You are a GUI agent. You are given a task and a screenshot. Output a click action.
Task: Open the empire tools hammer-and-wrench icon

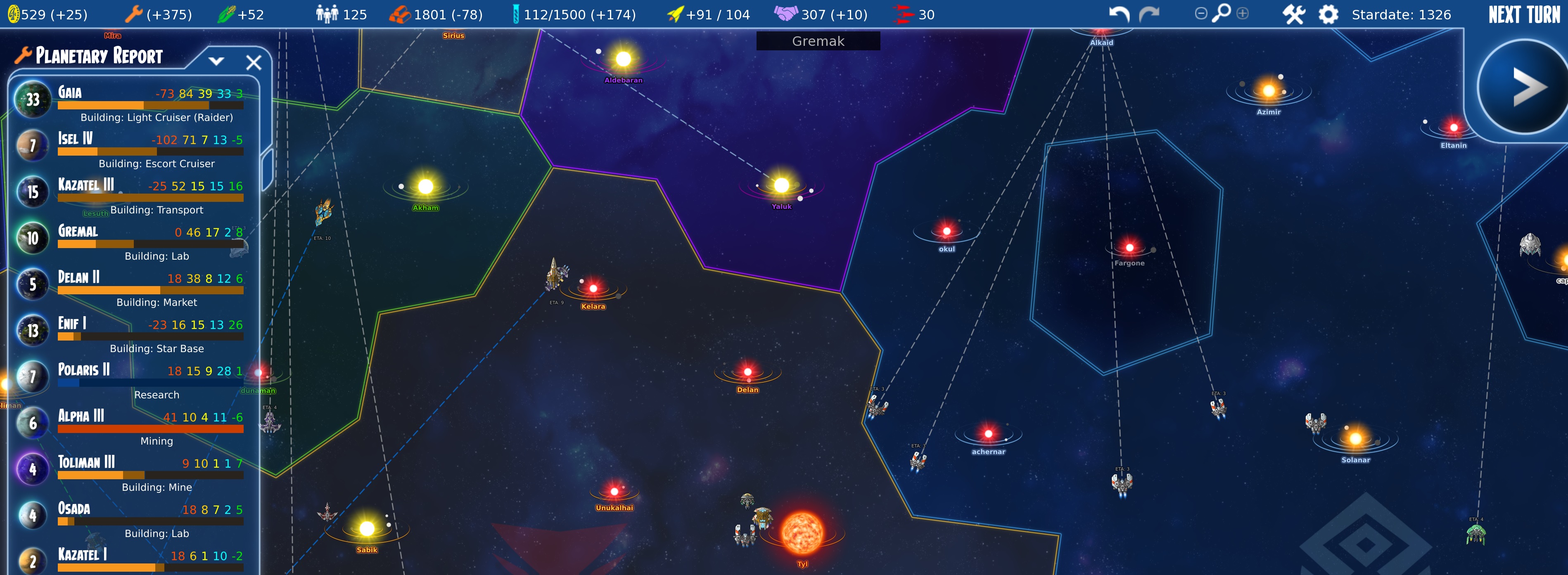1293,13
